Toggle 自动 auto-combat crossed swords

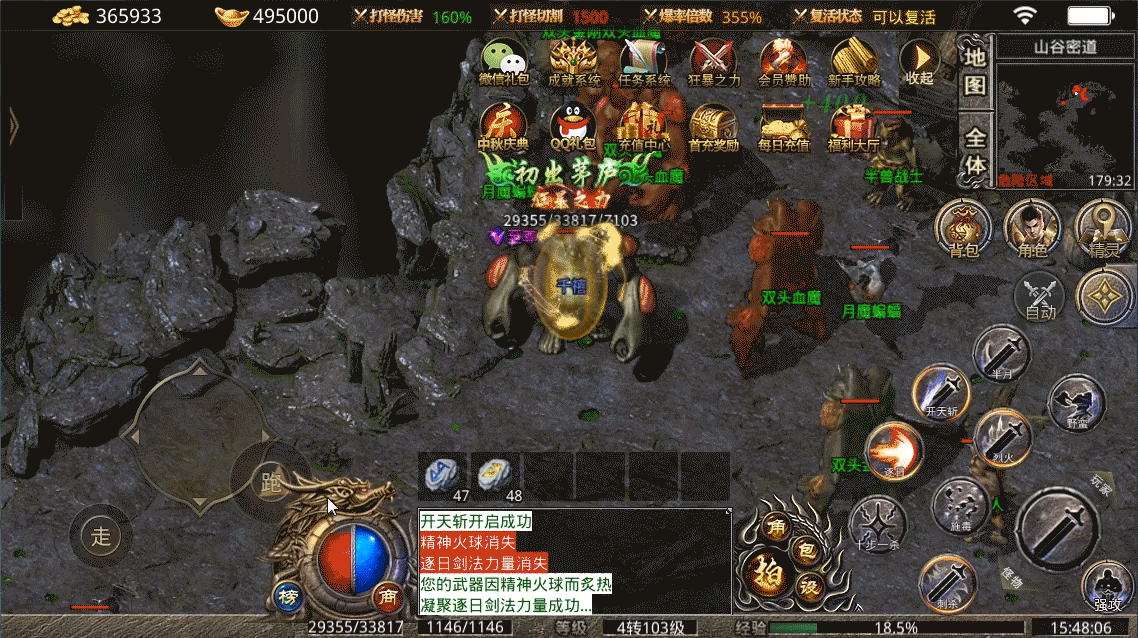[1040, 297]
